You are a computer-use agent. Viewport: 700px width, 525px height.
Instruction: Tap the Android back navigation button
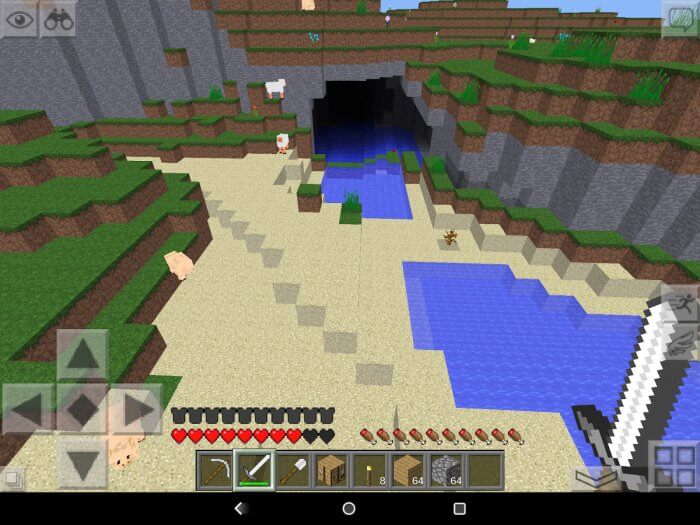(238, 509)
